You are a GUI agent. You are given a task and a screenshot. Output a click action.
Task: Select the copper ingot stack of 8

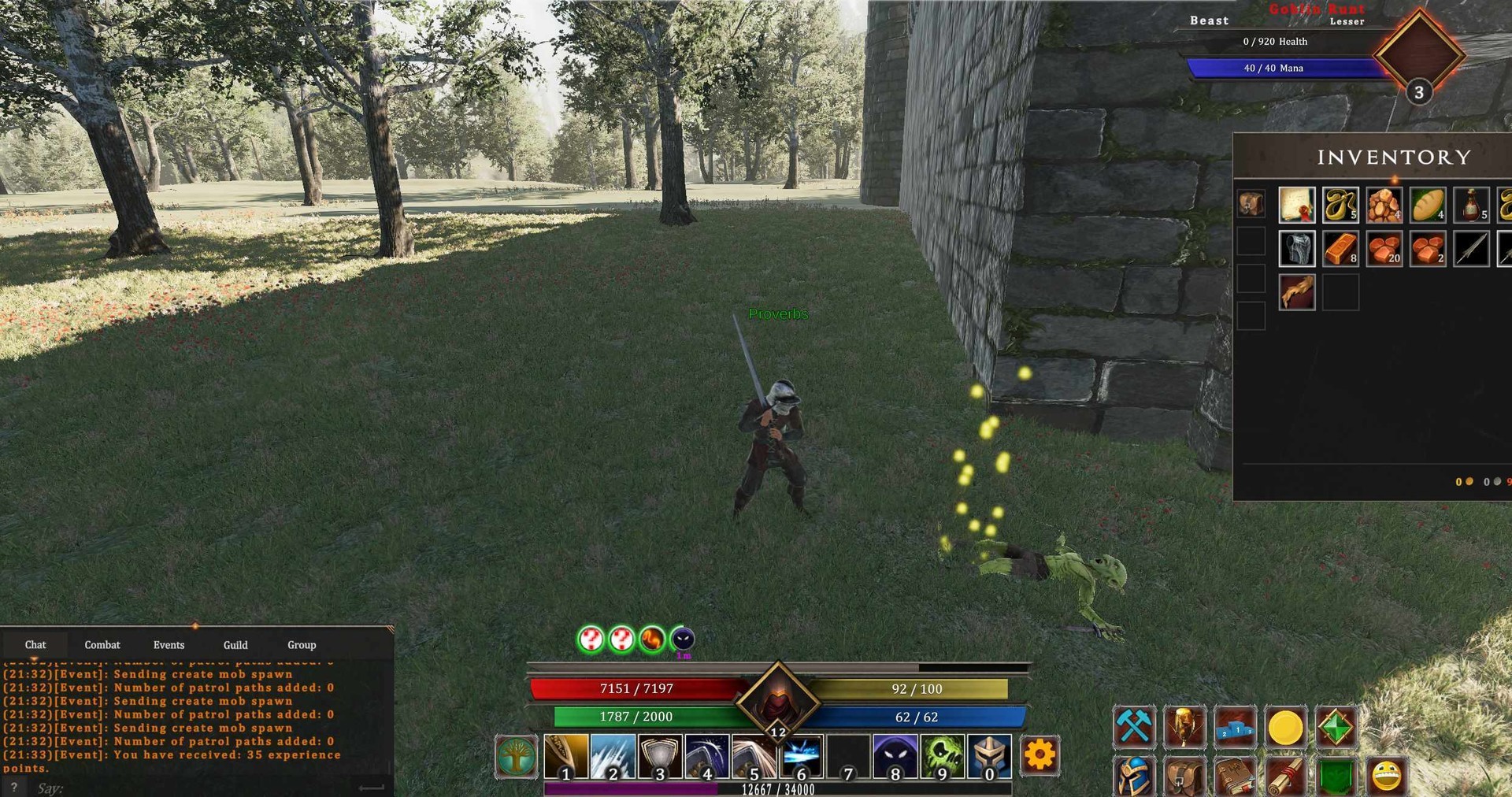click(x=1340, y=249)
